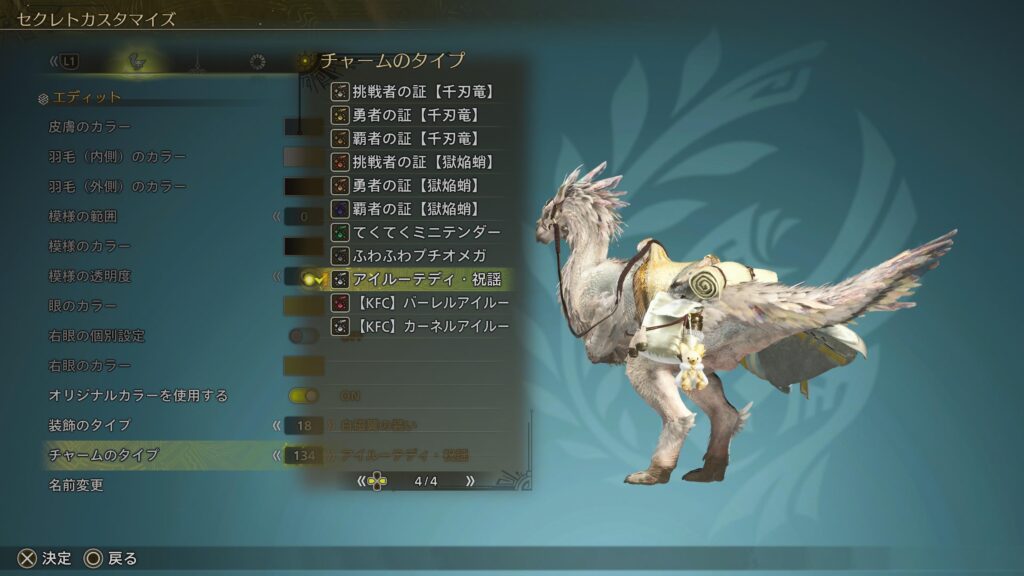Go to next charm list page arrow
The height and width of the screenshot is (576, 1024).
coord(470,481)
